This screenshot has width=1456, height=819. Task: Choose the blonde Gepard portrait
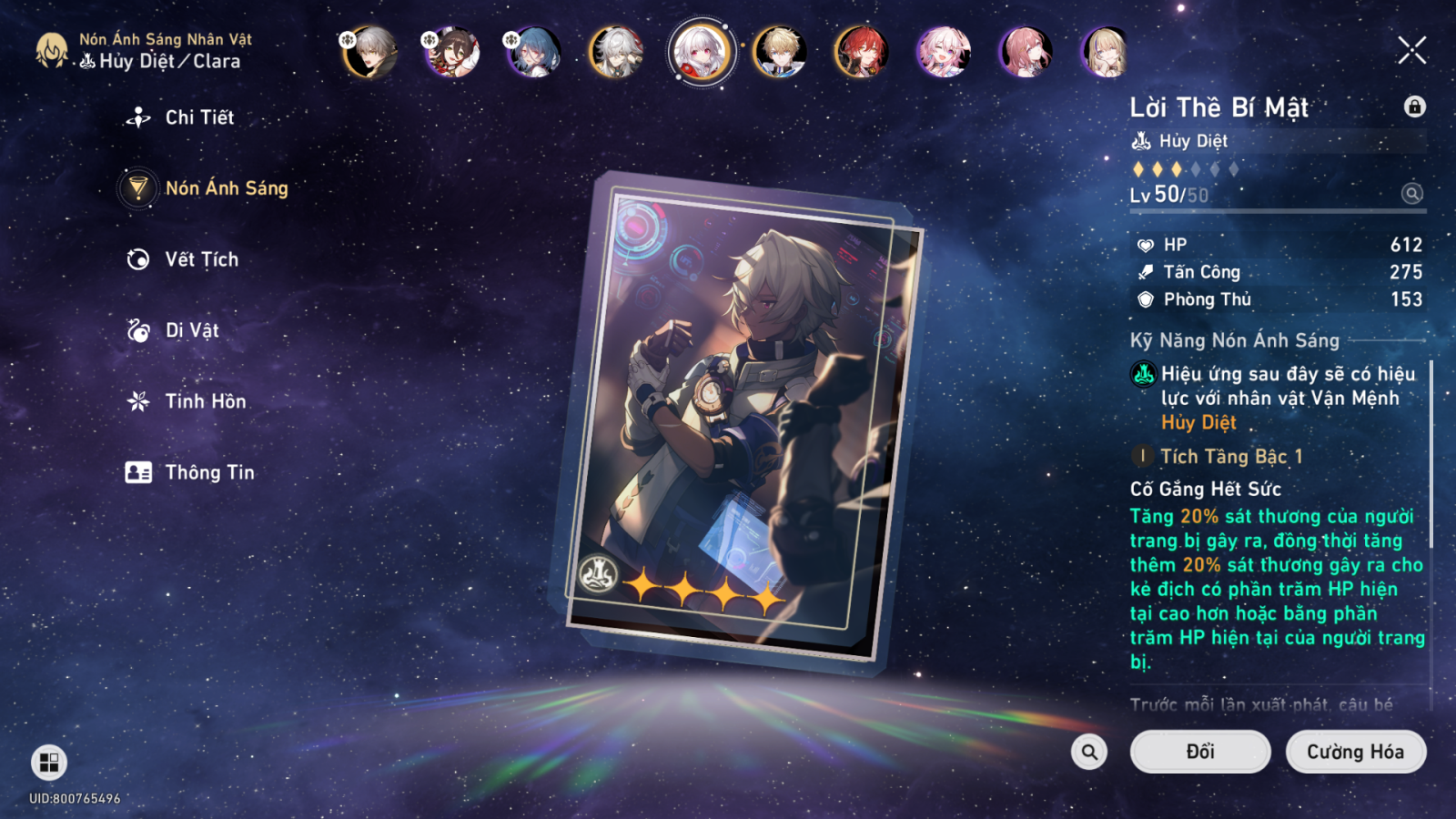(780, 51)
